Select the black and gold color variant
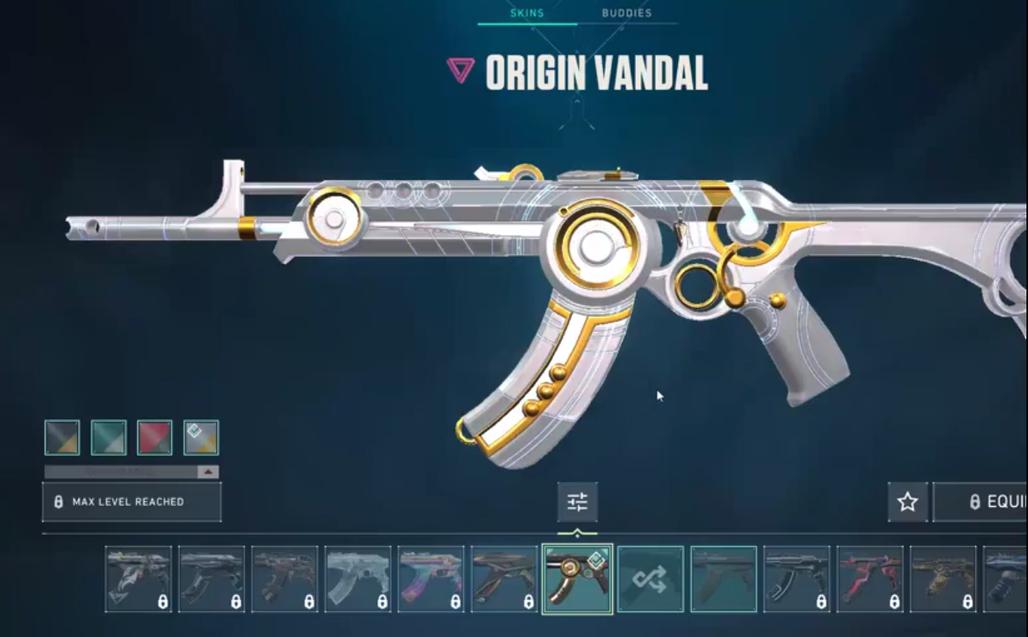The width and height of the screenshot is (1028, 637). coord(62,437)
